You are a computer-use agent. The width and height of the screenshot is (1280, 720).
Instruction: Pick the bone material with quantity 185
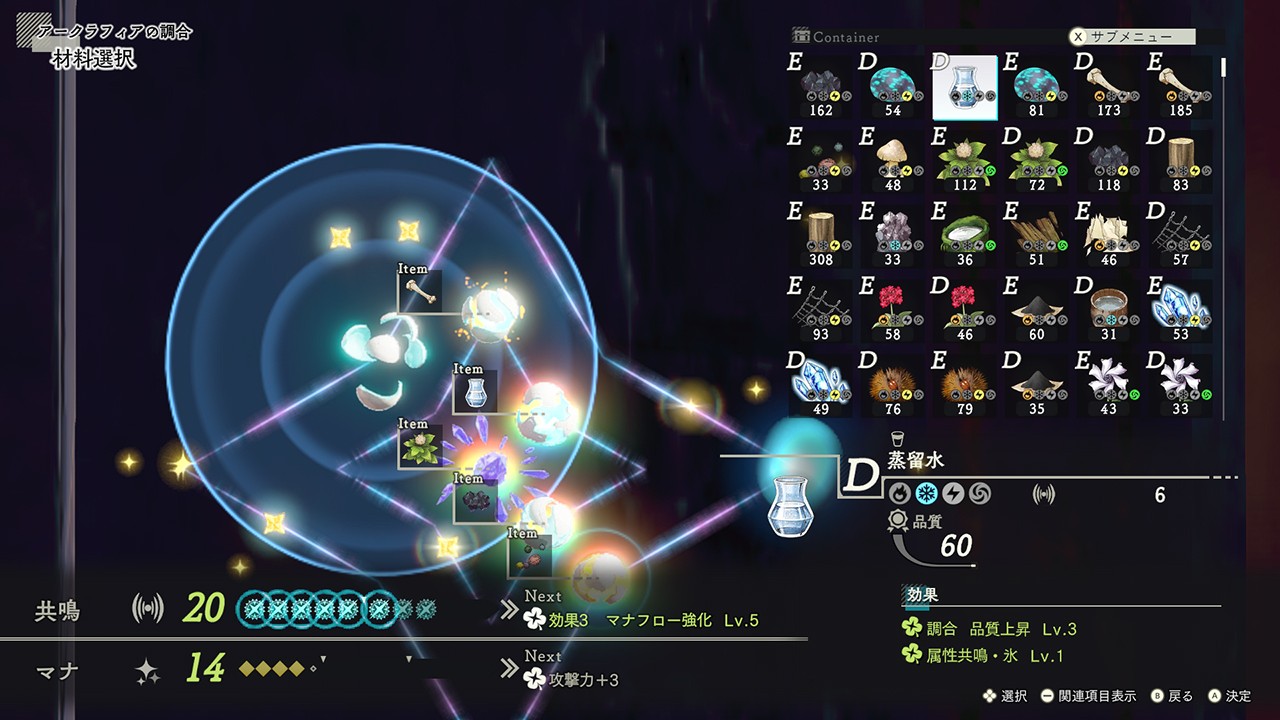click(1181, 87)
